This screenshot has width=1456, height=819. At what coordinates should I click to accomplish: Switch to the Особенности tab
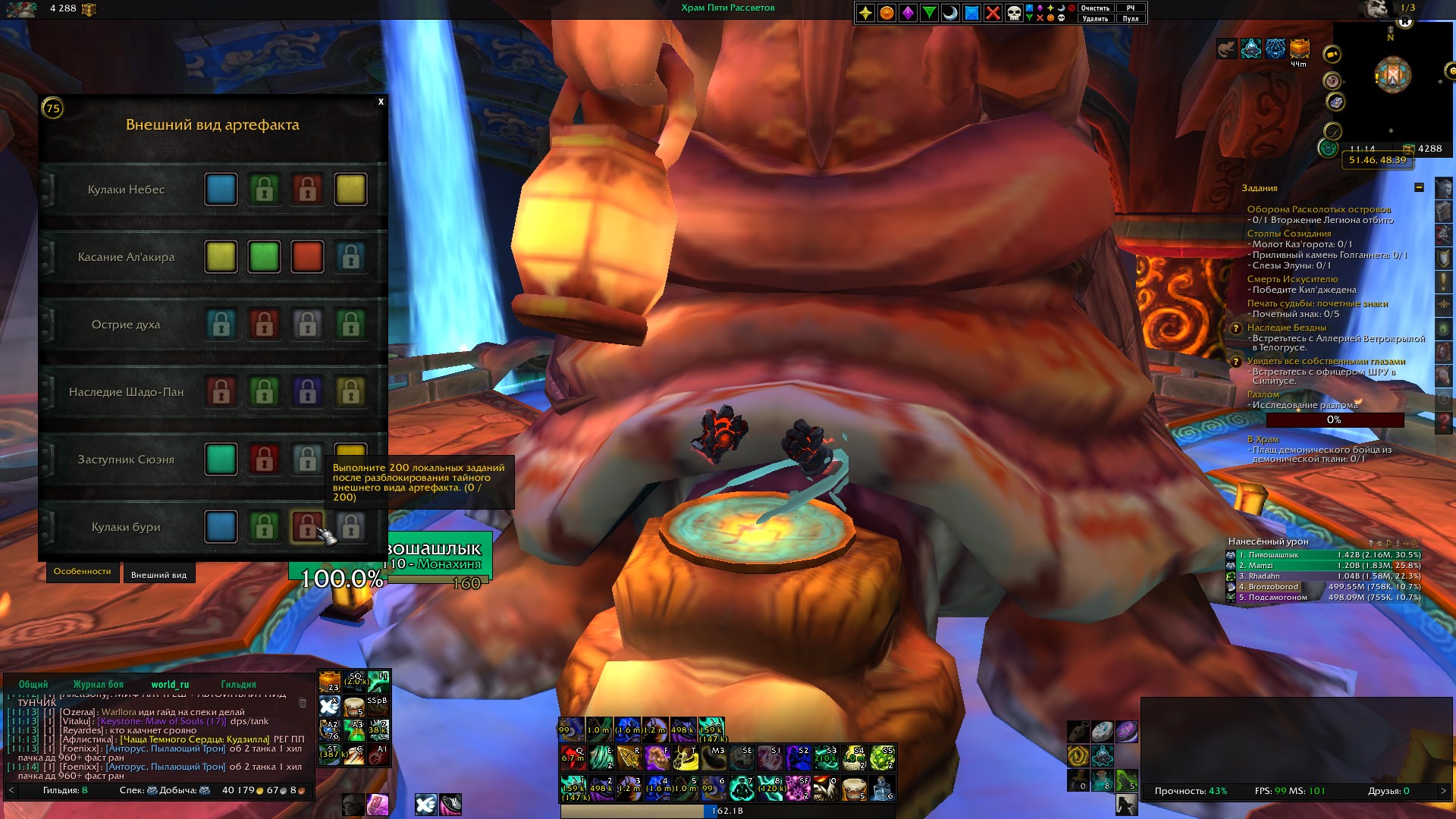[x=82, y=572]
